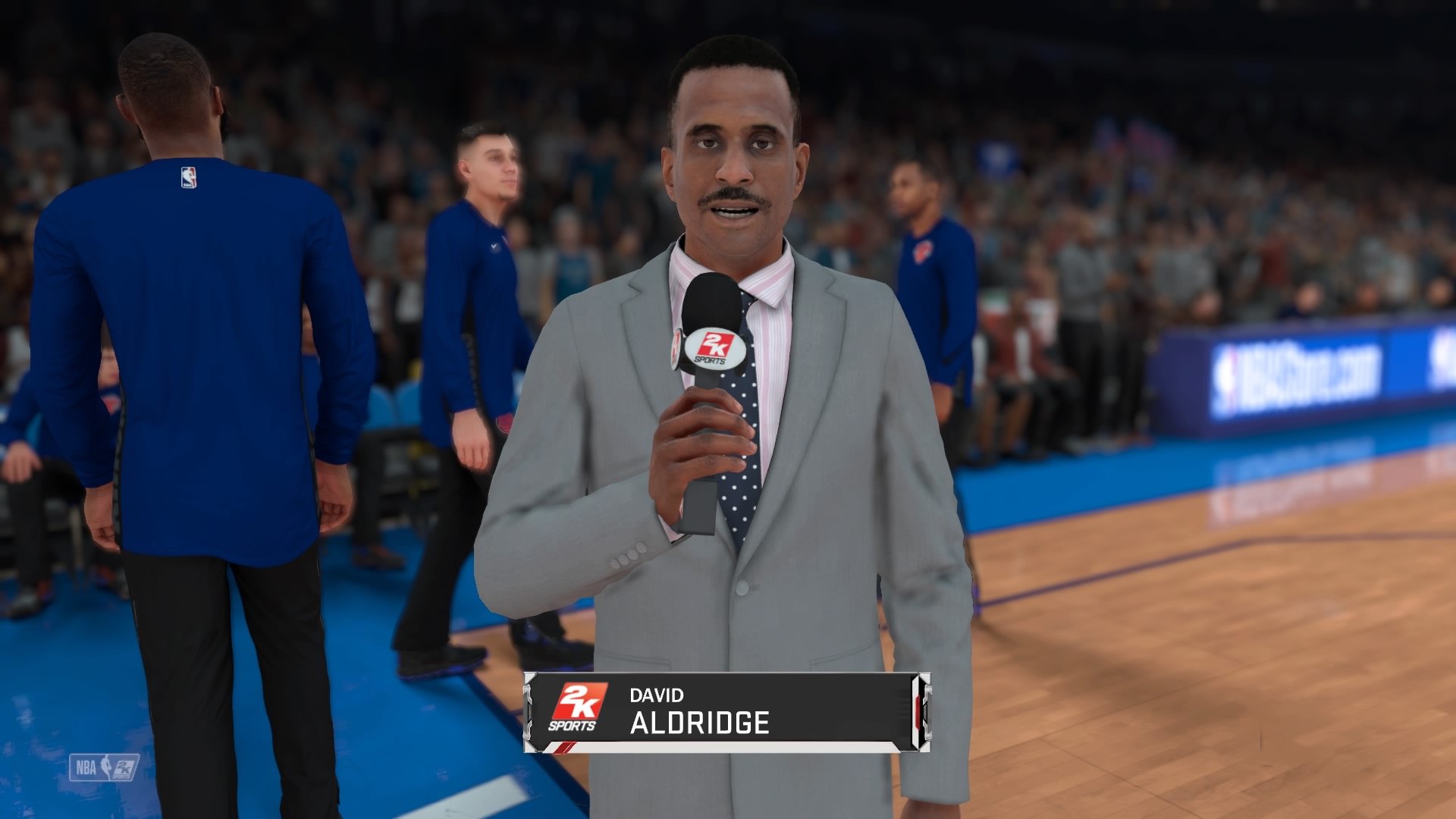
Task: Click the ALDRIDGE name text on the banner
Action: point(700,722)
